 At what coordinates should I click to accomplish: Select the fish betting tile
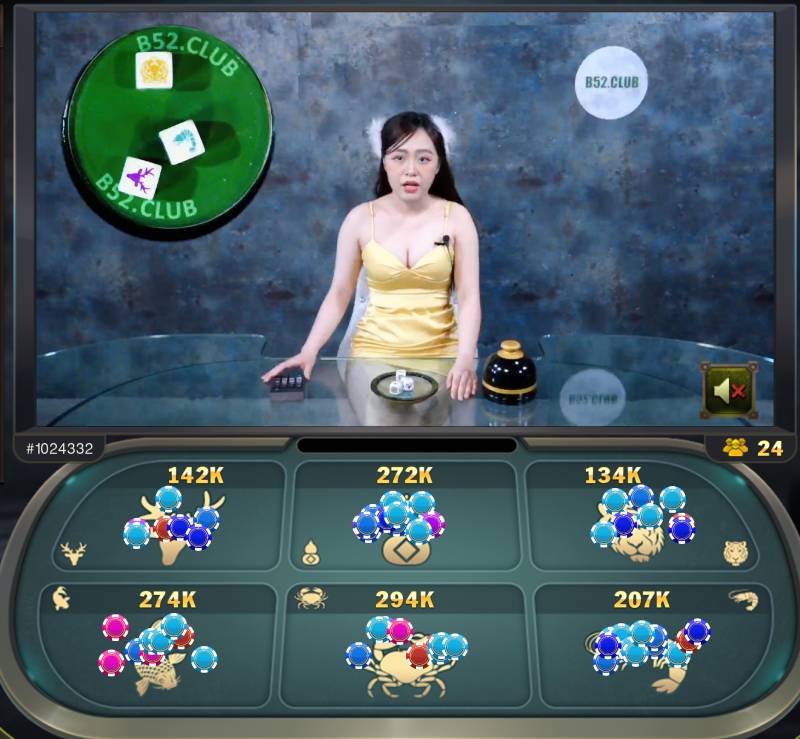[163, 643]
